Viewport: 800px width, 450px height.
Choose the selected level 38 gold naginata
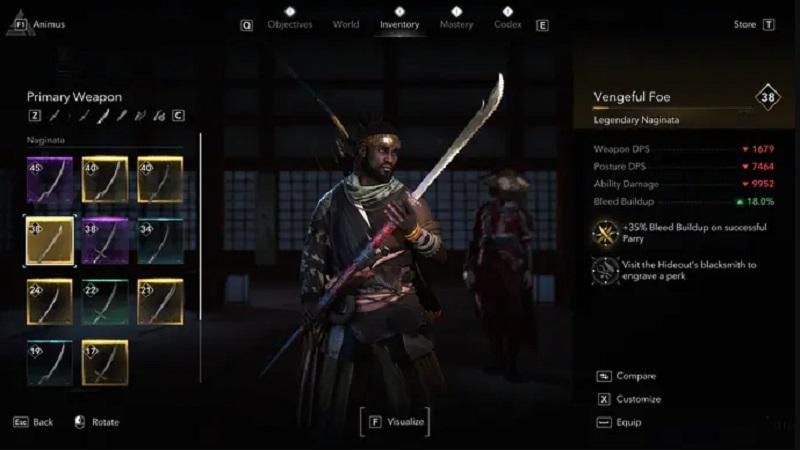49,240
